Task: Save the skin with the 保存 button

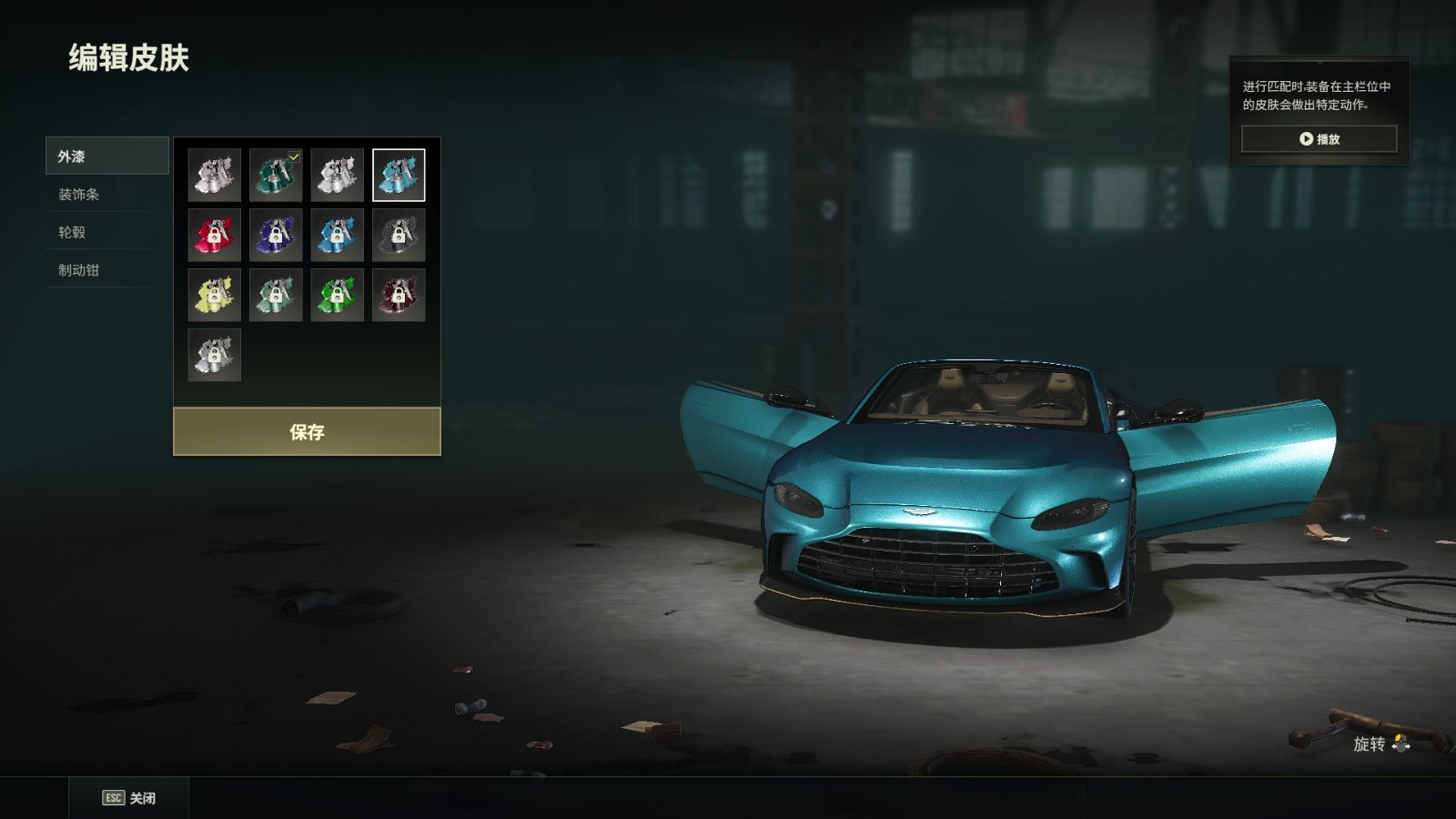Action: tap(307, 431)
